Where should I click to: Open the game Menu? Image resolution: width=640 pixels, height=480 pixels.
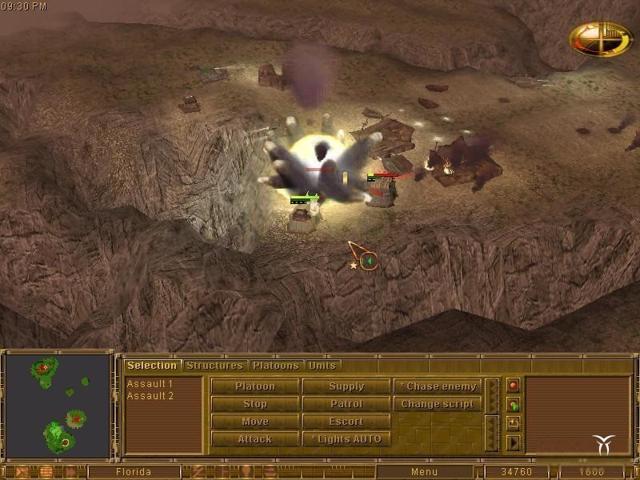tap(424, 472)
